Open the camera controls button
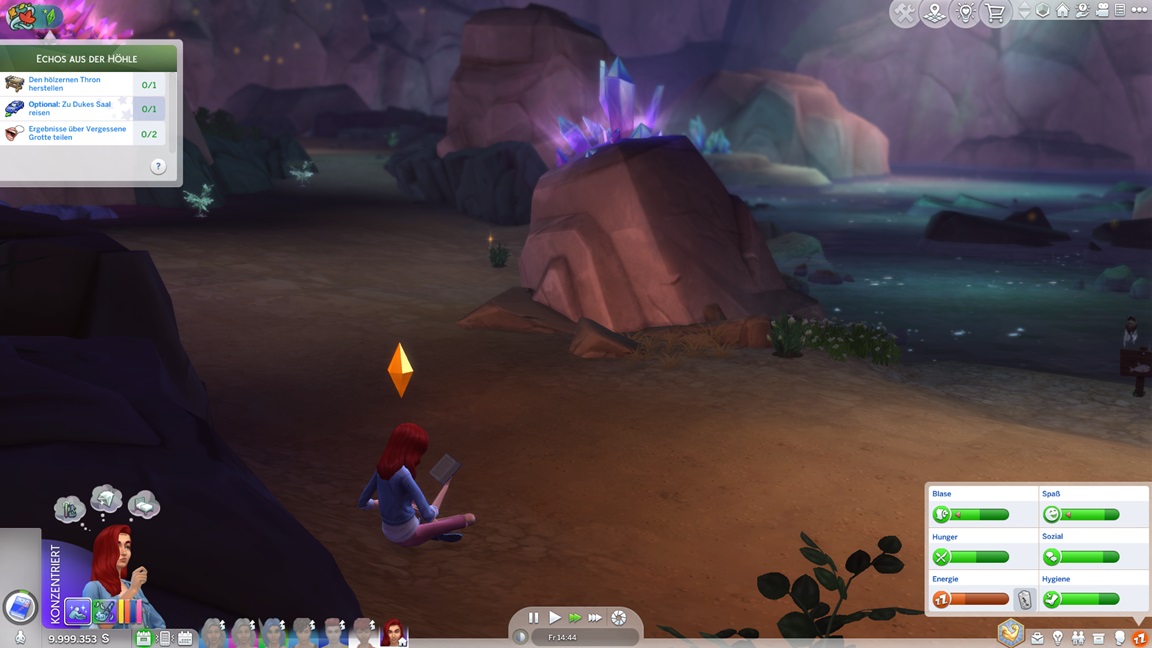Viewport: 1152px width, 648px height. (x=1101, y=10)
